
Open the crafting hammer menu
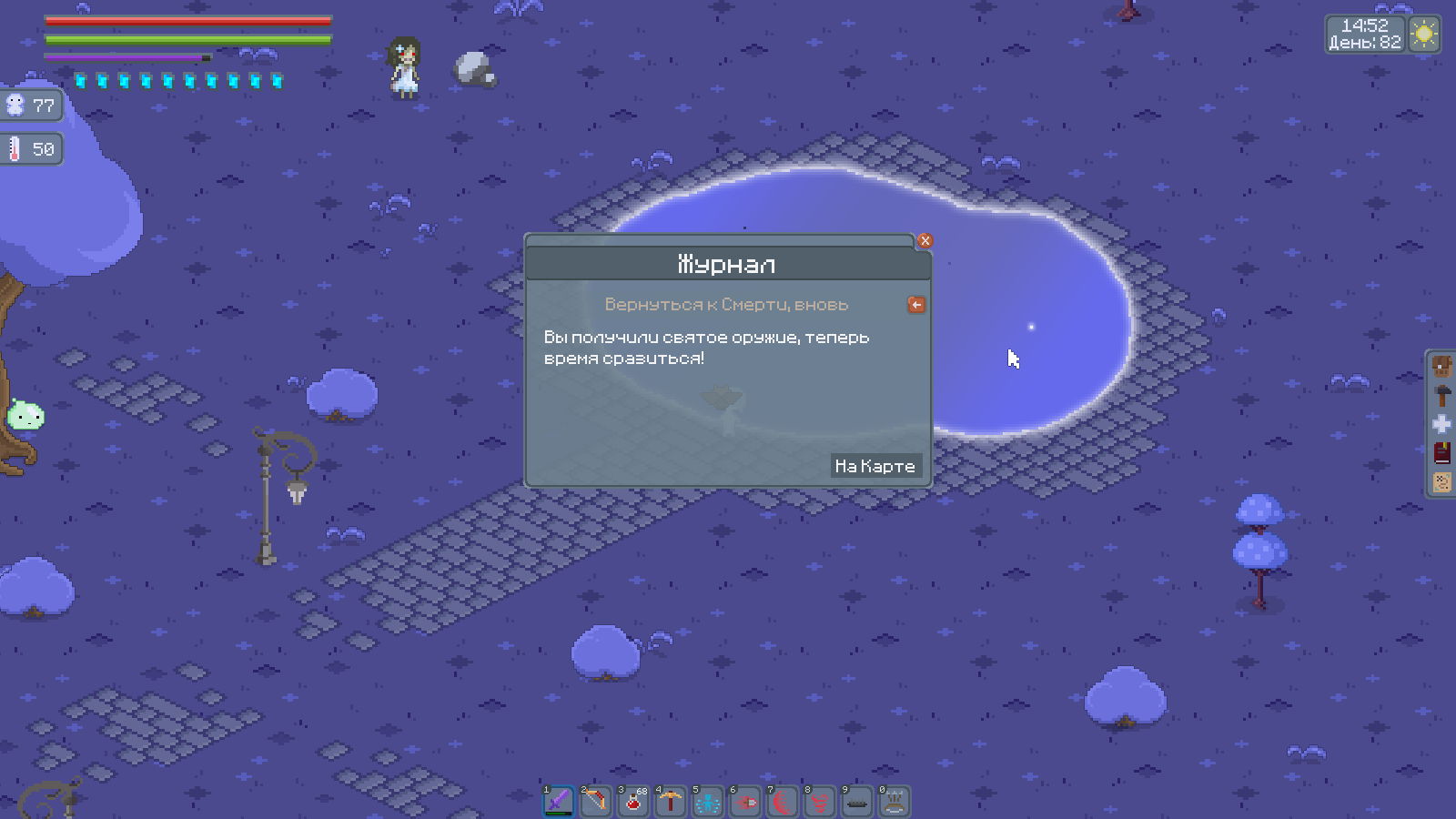pos(1442,396)
